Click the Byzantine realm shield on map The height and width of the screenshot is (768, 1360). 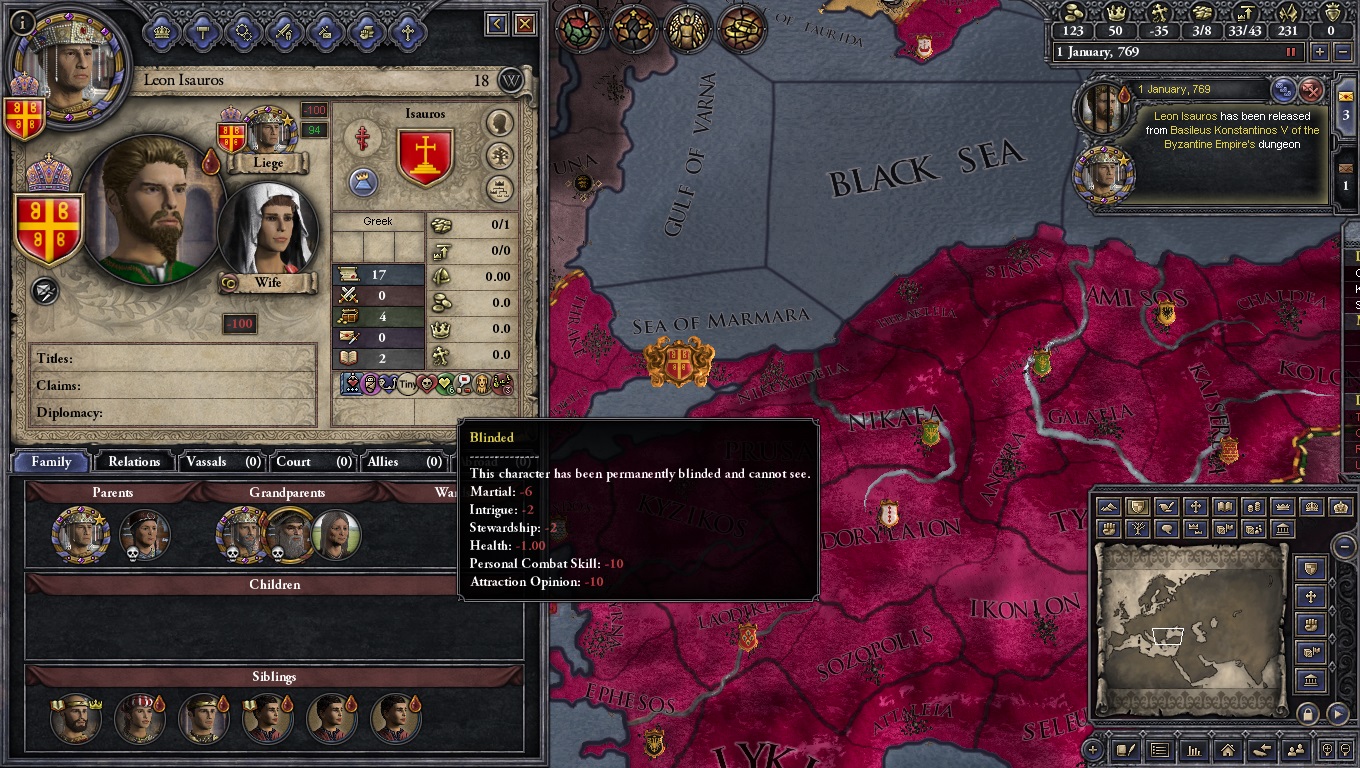point(680,362)
